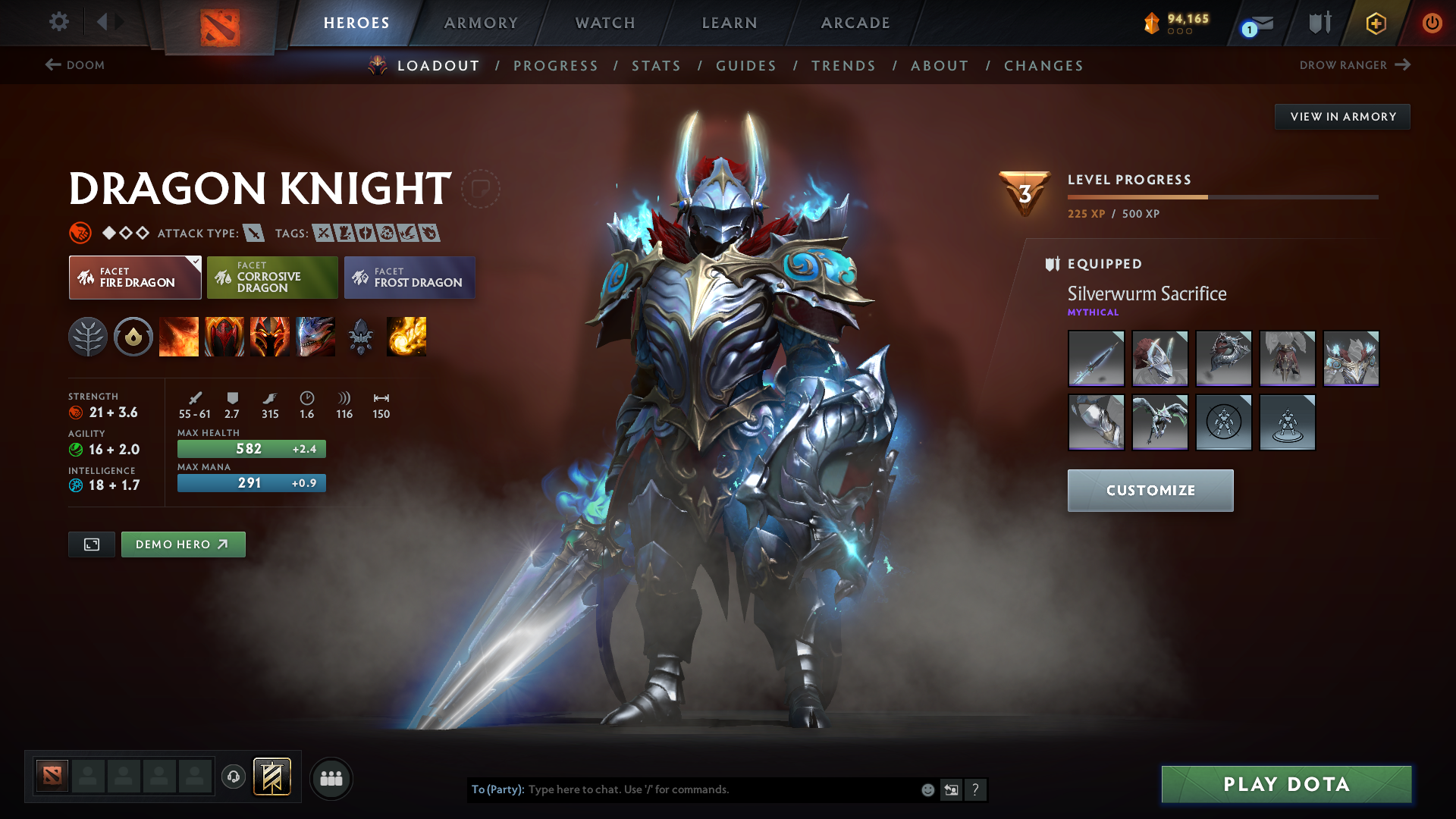The image size is (1456, 819).
Task: Toggle fullscreen hero preview mode
Action: click(x=91, y=544)
